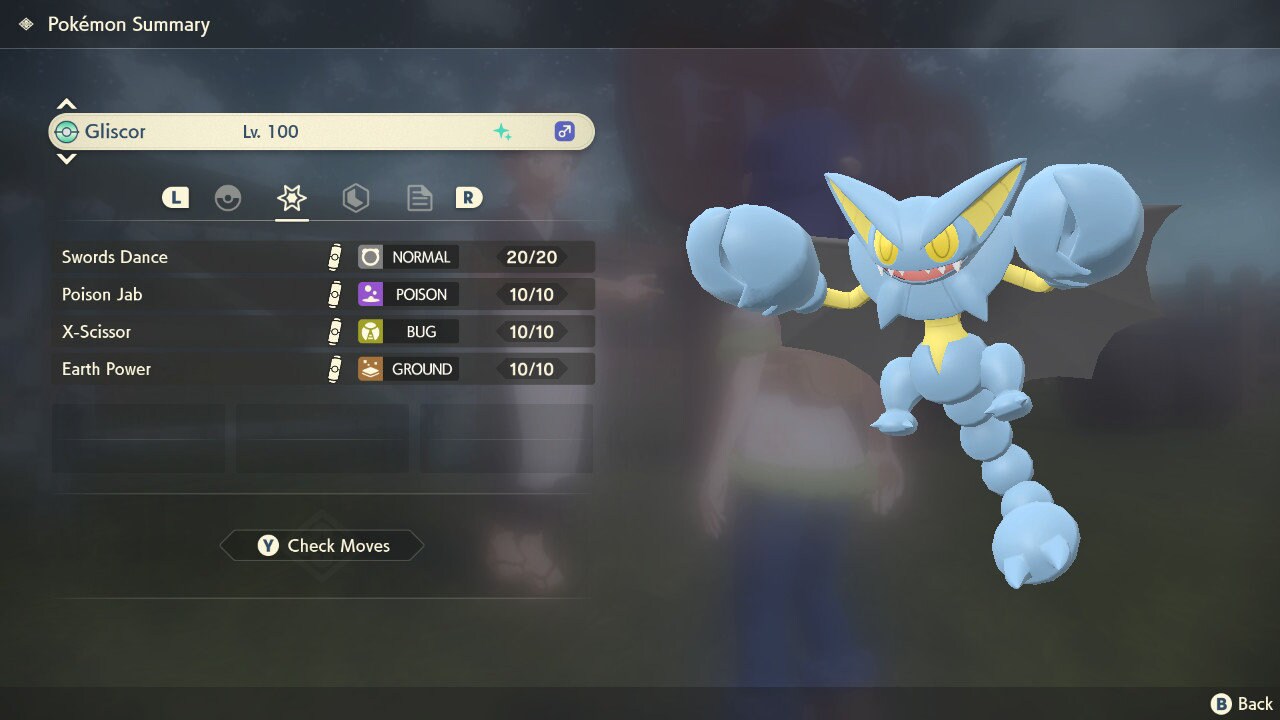The width and height of the screenshot is (1280, 720).
Task: Select the Swords Dance move row
Action: click(322, 257)
